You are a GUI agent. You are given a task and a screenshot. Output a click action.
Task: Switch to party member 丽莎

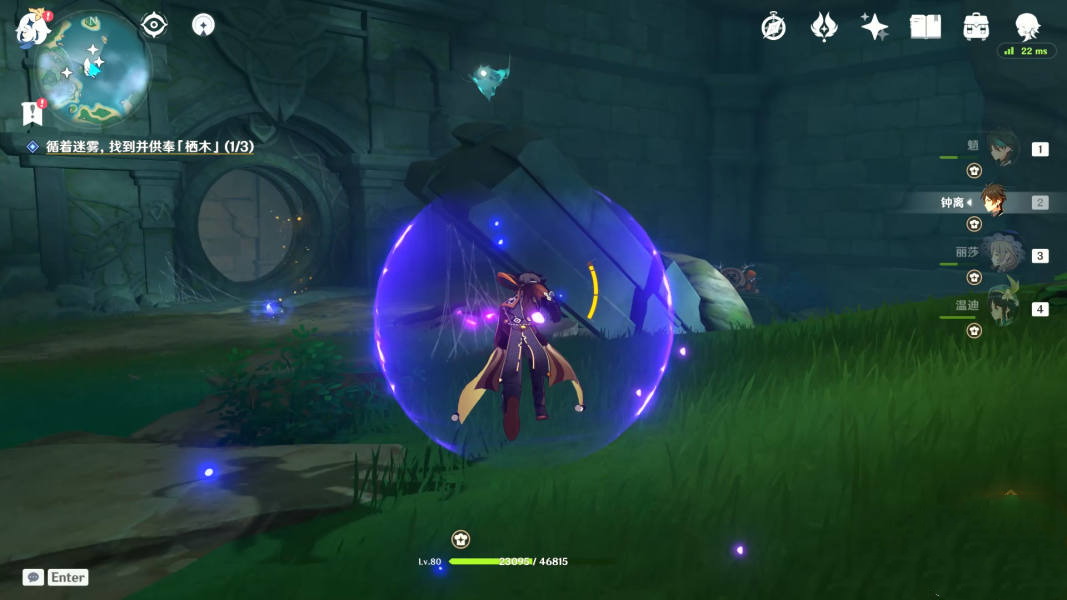(1000, 254)
